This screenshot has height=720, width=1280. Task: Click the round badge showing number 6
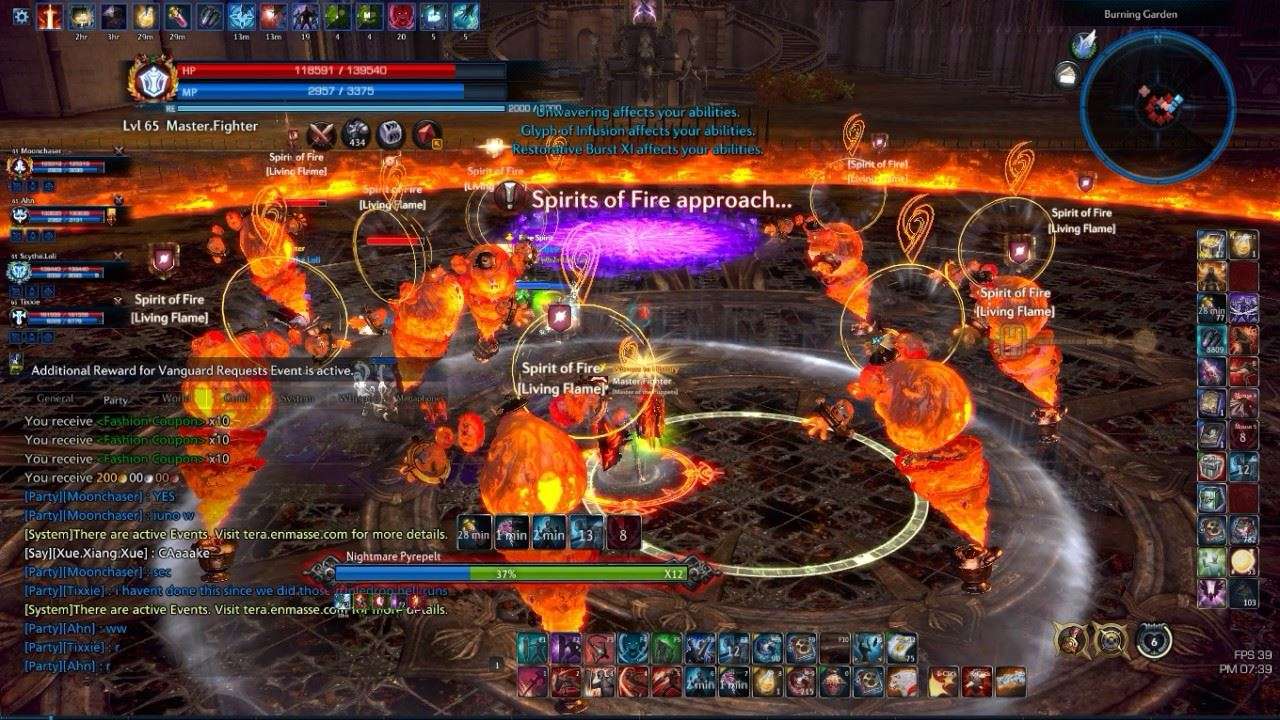coord(1154,640)
